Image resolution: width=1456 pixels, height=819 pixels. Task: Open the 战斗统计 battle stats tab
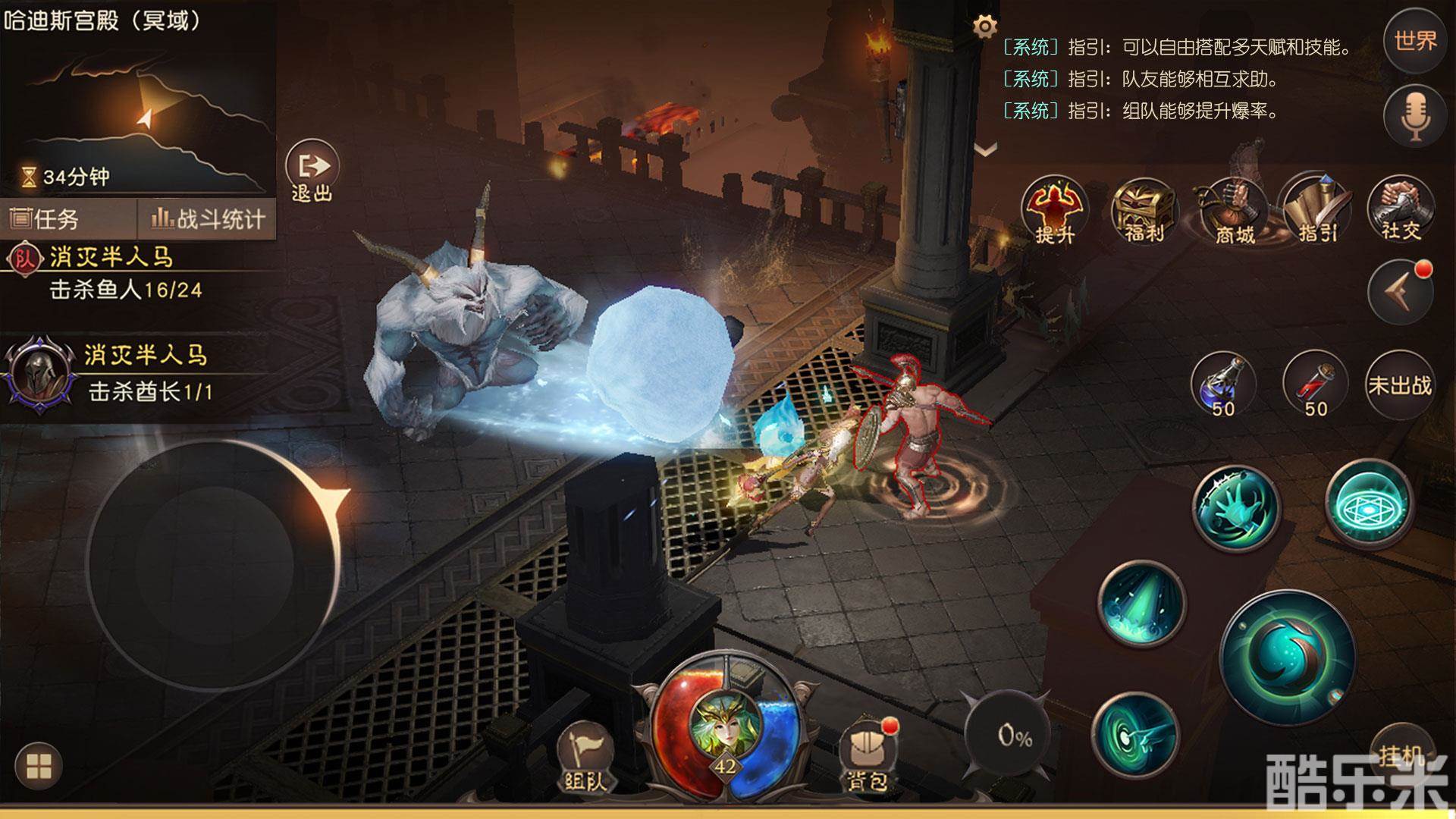(x=208, y=219)
